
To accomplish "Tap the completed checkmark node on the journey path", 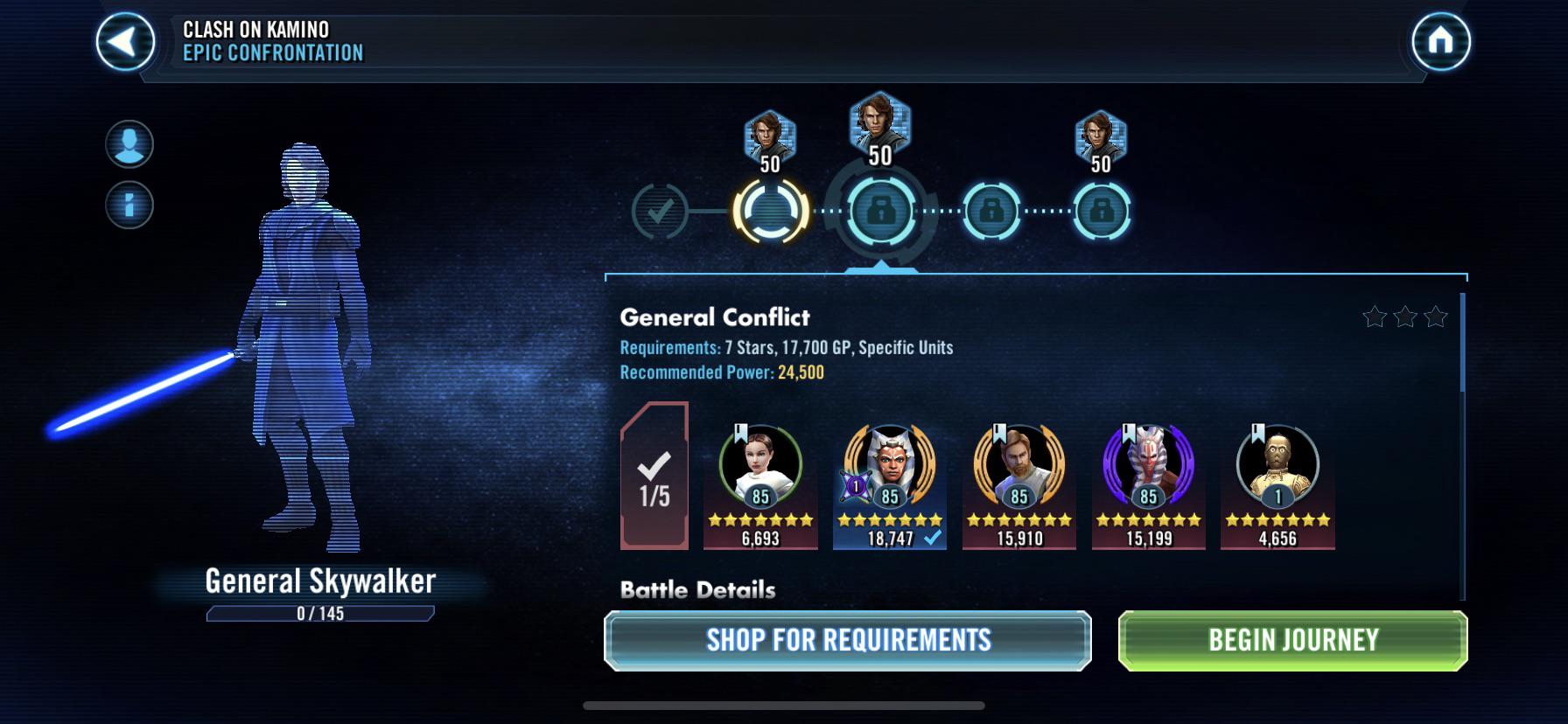I will click(x=663, y=210).
